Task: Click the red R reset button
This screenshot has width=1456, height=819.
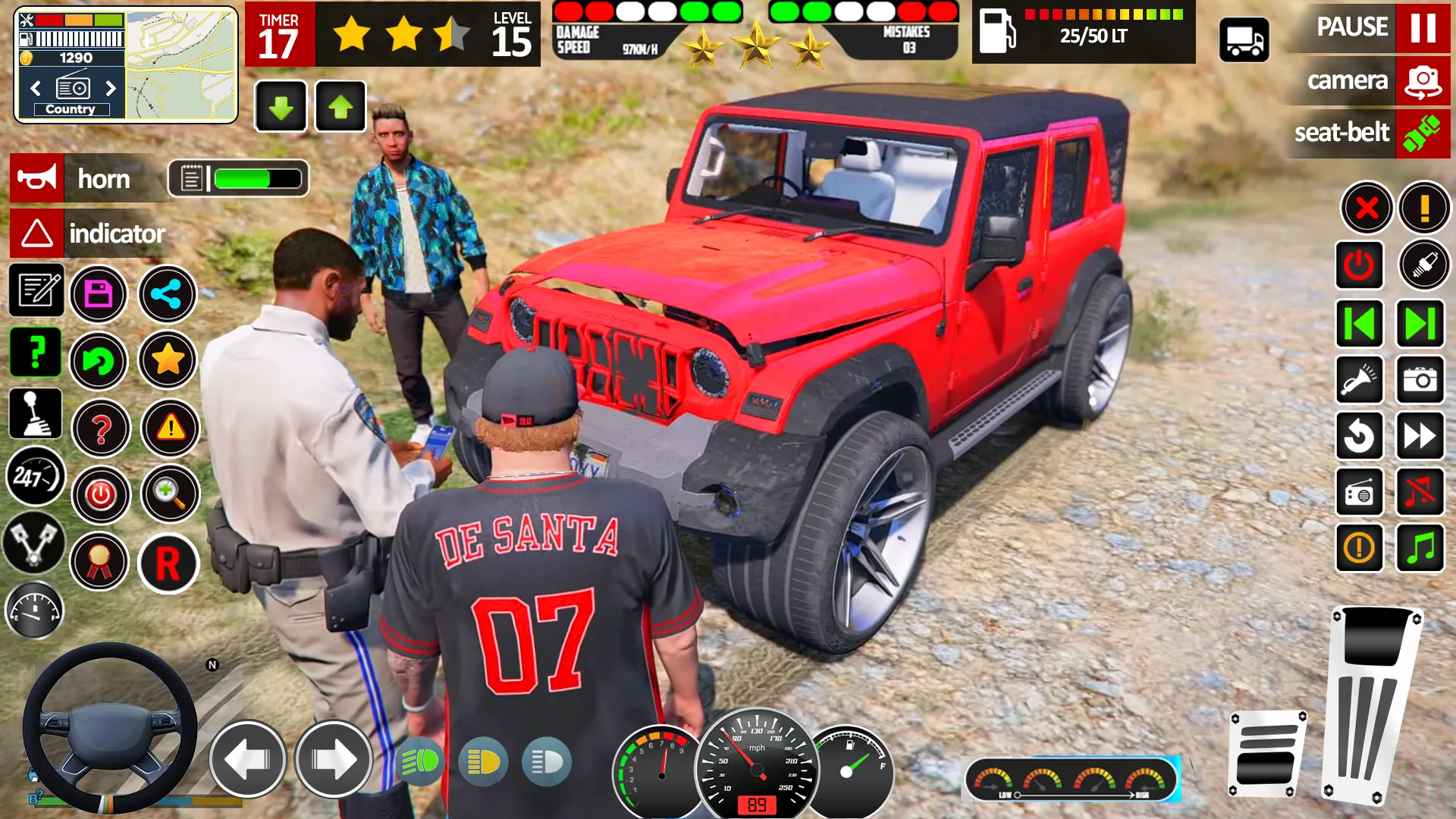Action: tap(168, 563)
